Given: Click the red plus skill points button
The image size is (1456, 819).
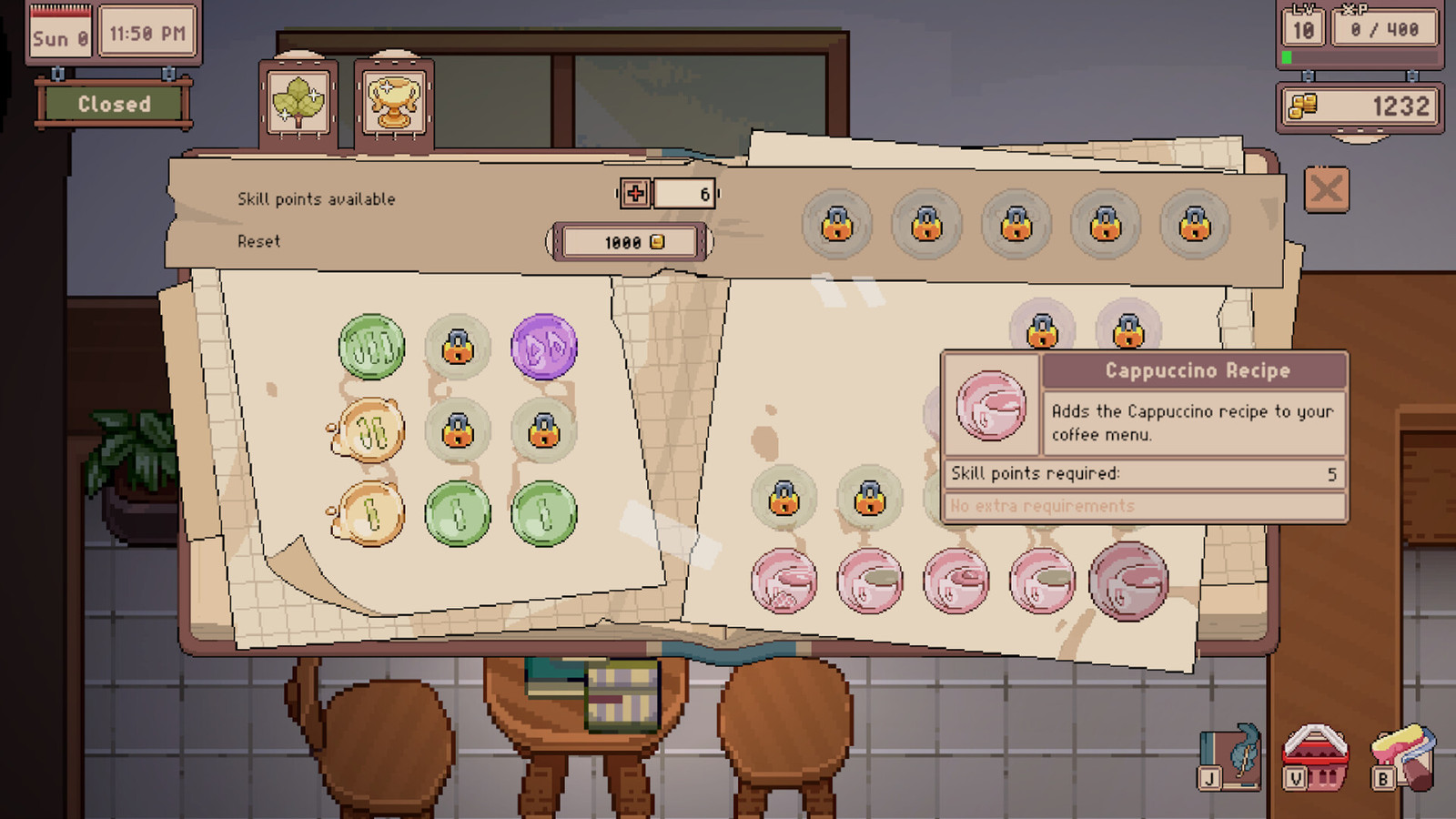Looking at the screenshot, I should (635, 193).
